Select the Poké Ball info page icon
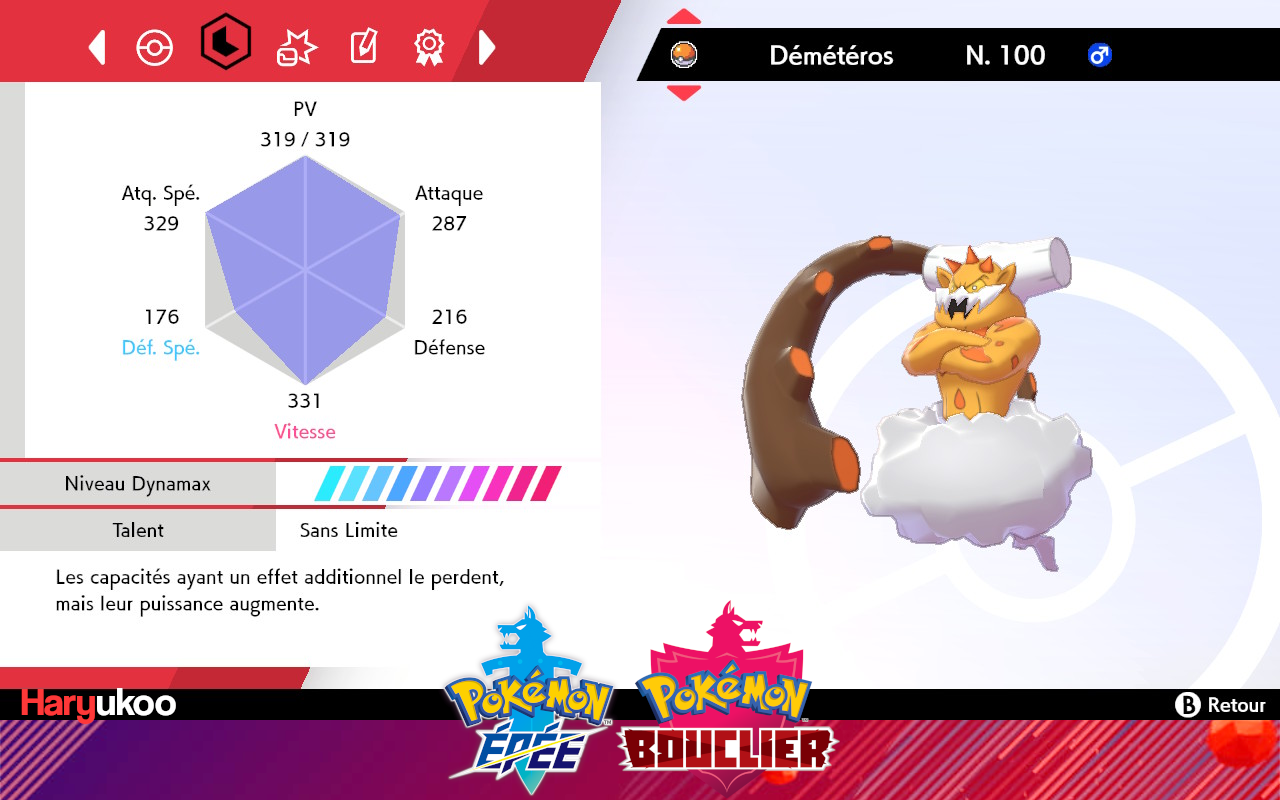The image size is (1280, 800). coord(155,46)
